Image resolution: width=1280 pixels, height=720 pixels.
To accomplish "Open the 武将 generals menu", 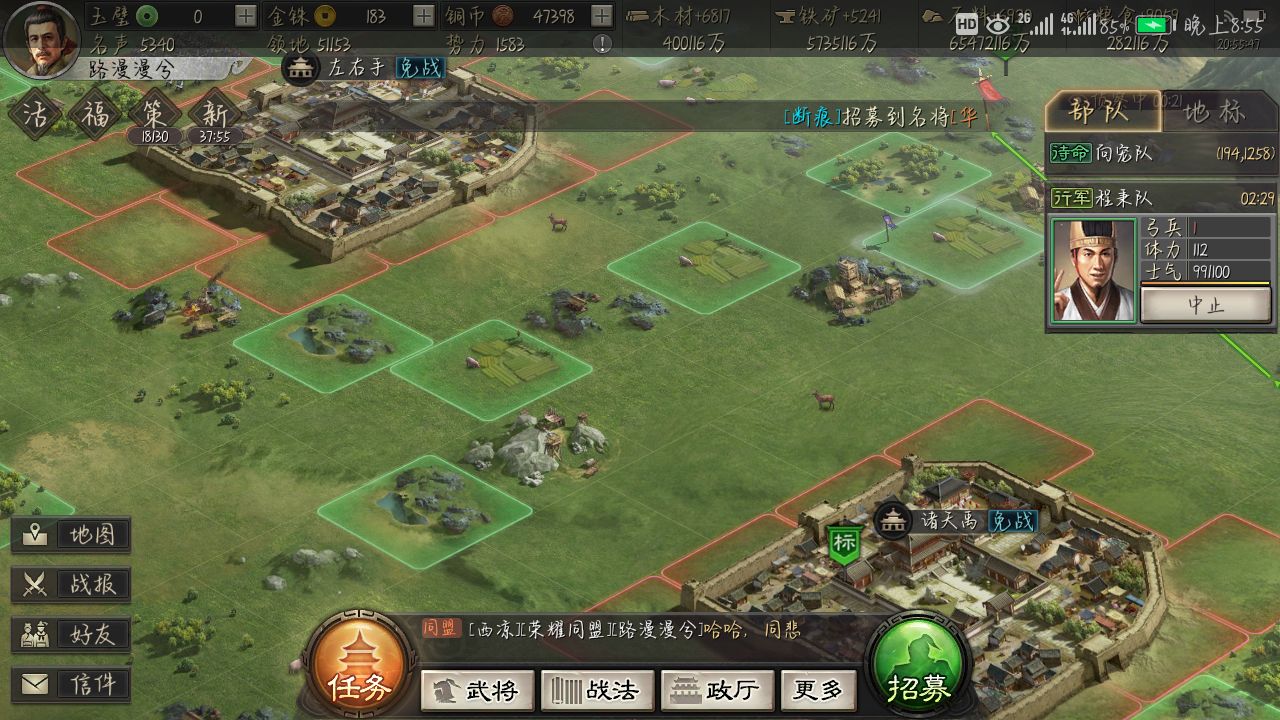I will (x=477, y=690).
